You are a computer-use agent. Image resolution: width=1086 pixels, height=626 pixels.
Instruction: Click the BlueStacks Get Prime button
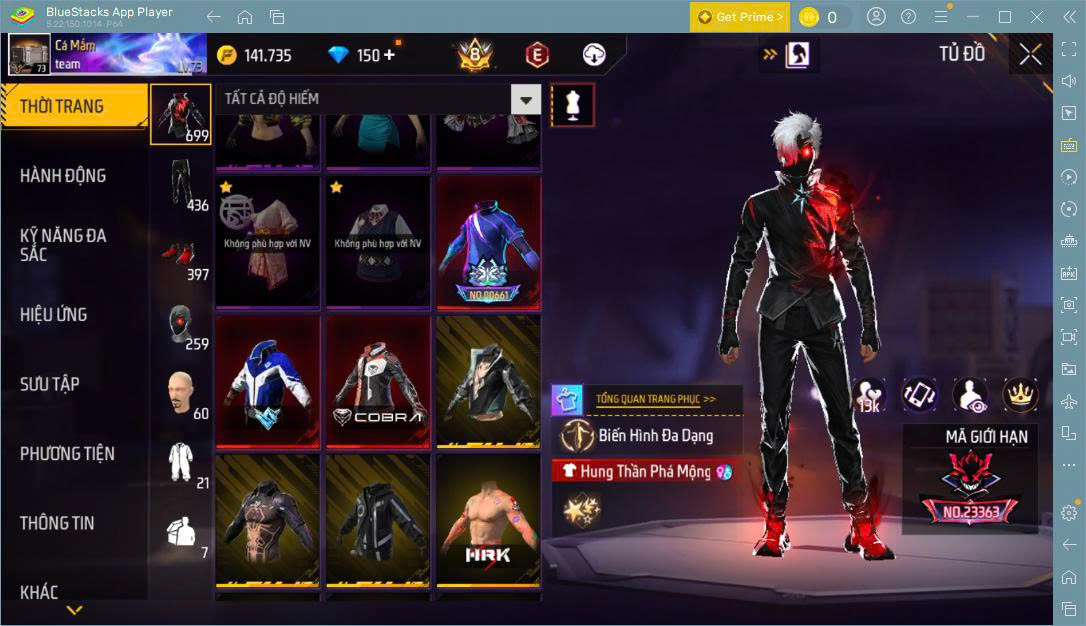click(x=739, y=17)
